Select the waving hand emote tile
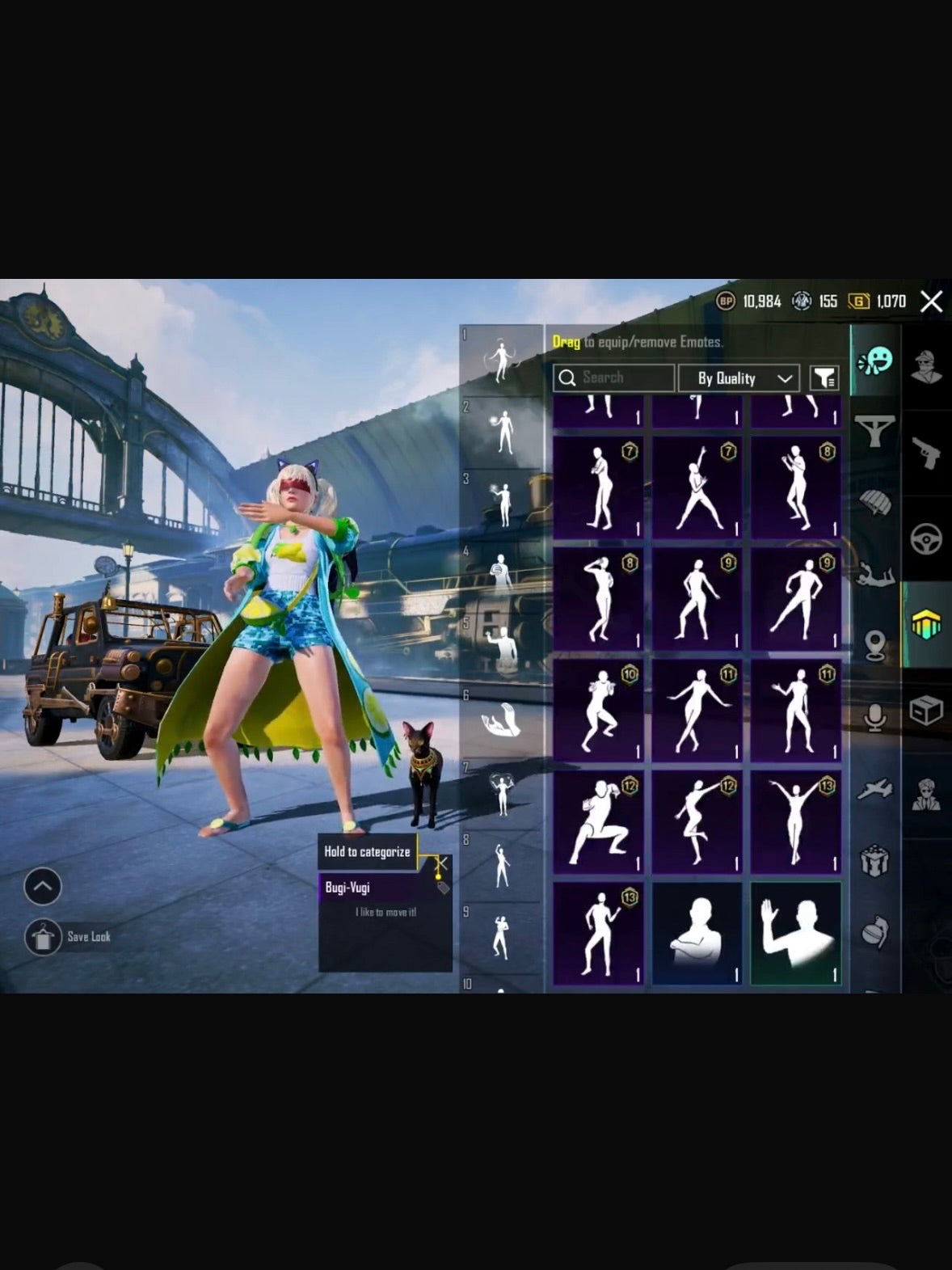Image resolution: width=952 pixels, height=1270 pixels. [x=796, y=934]
